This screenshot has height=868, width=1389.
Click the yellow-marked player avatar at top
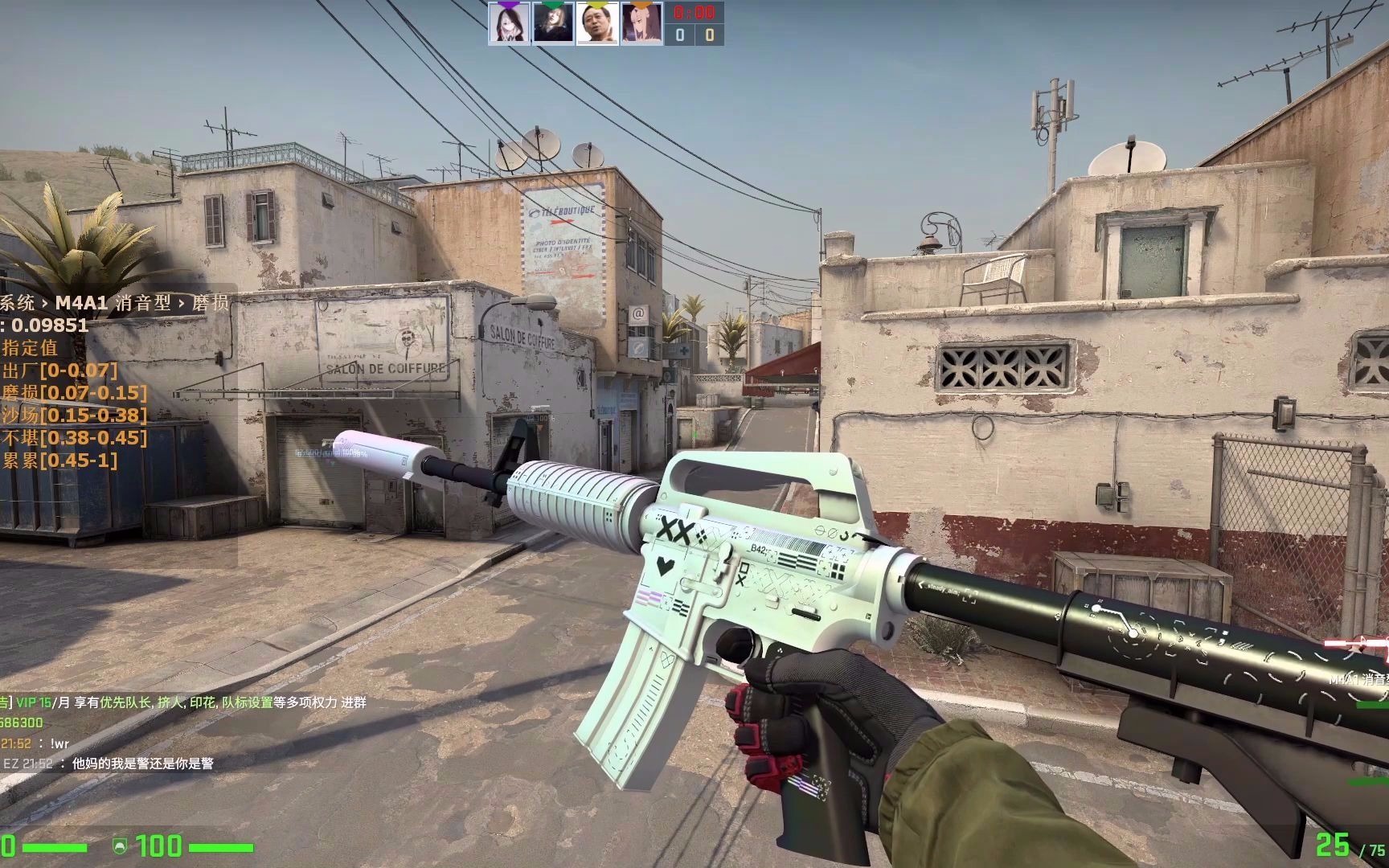coord(597,23)
